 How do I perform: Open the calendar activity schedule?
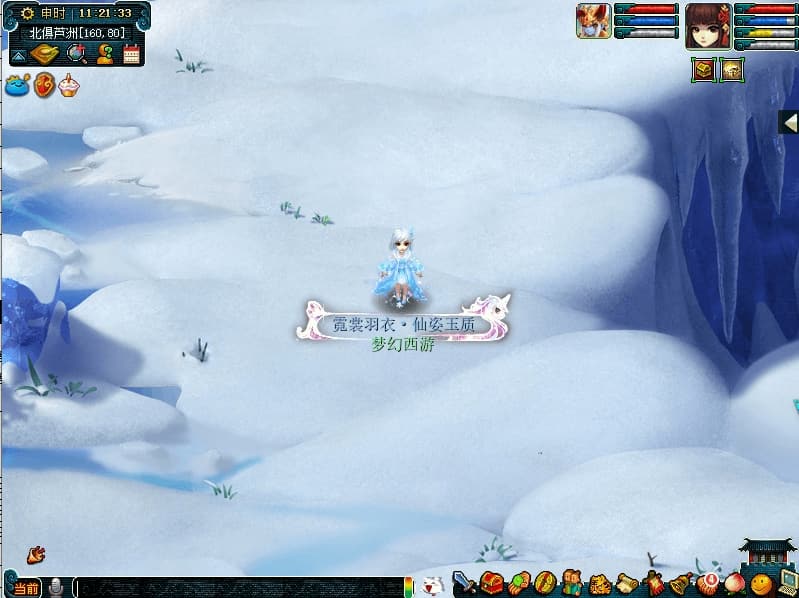[x=131, y=54]
